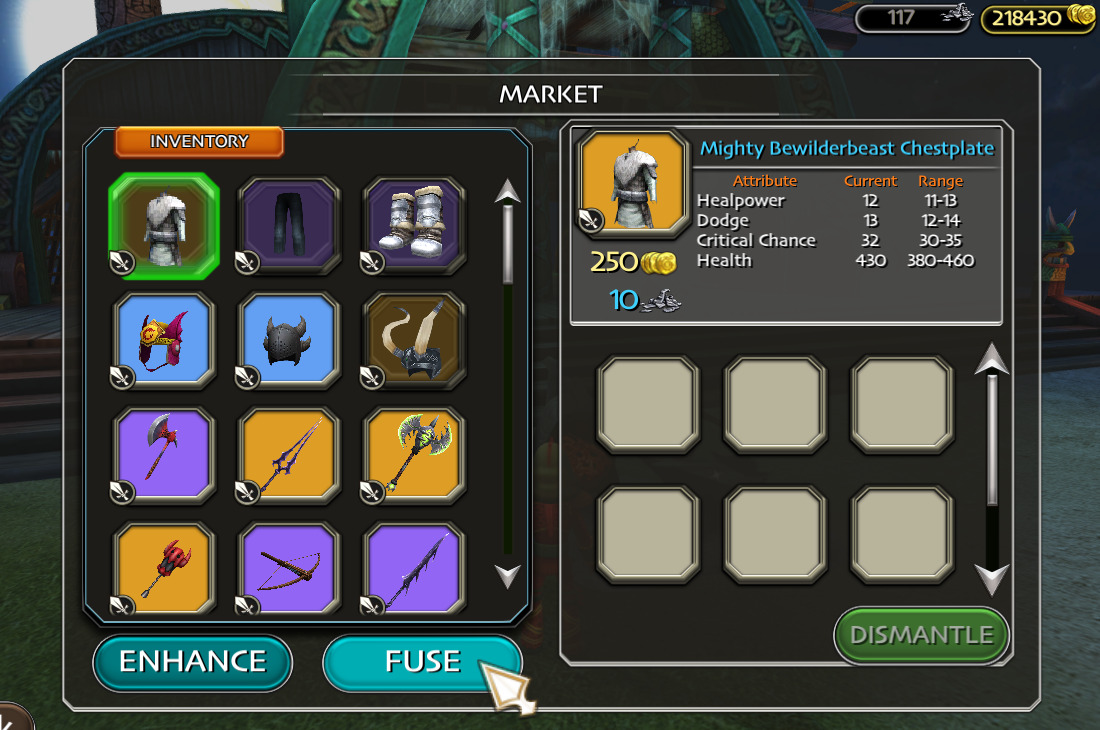
Task: Pick the red spiked mace
Action: pos(162,568)
